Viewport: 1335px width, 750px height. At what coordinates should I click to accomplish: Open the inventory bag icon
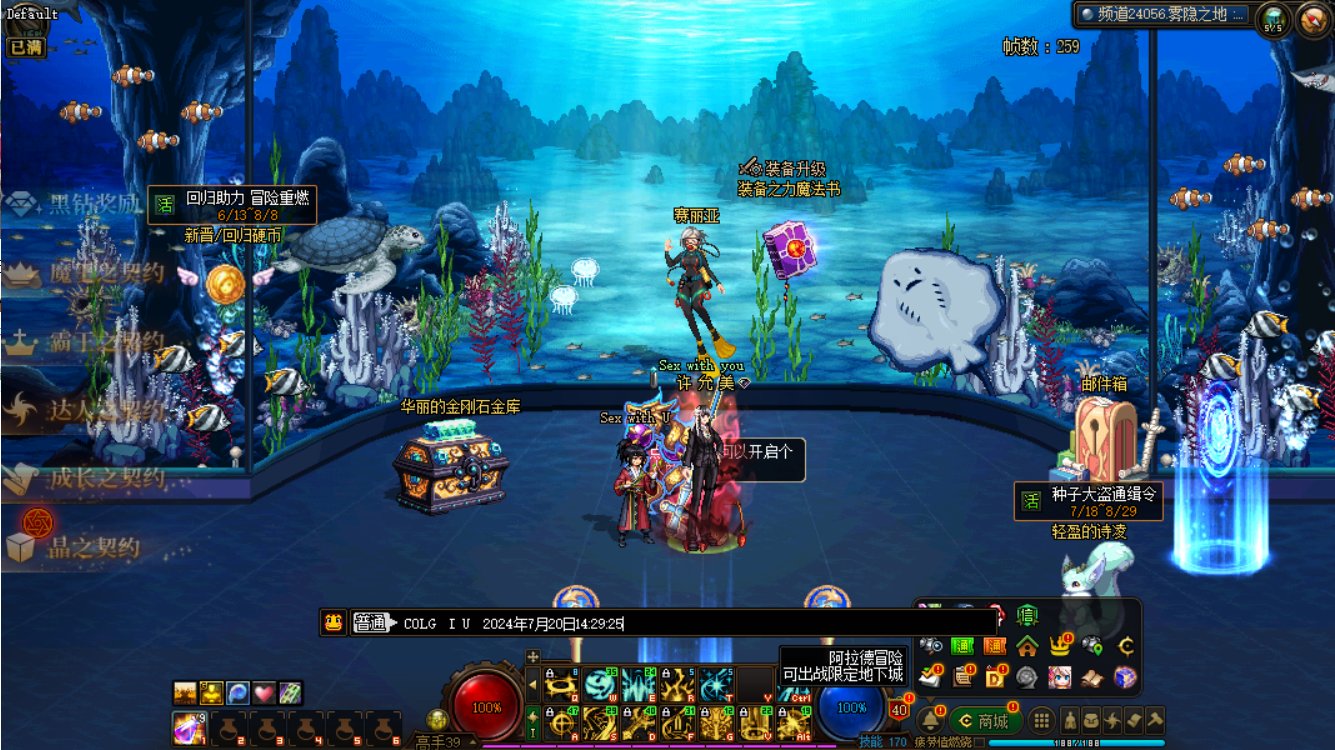[1092, 720]
